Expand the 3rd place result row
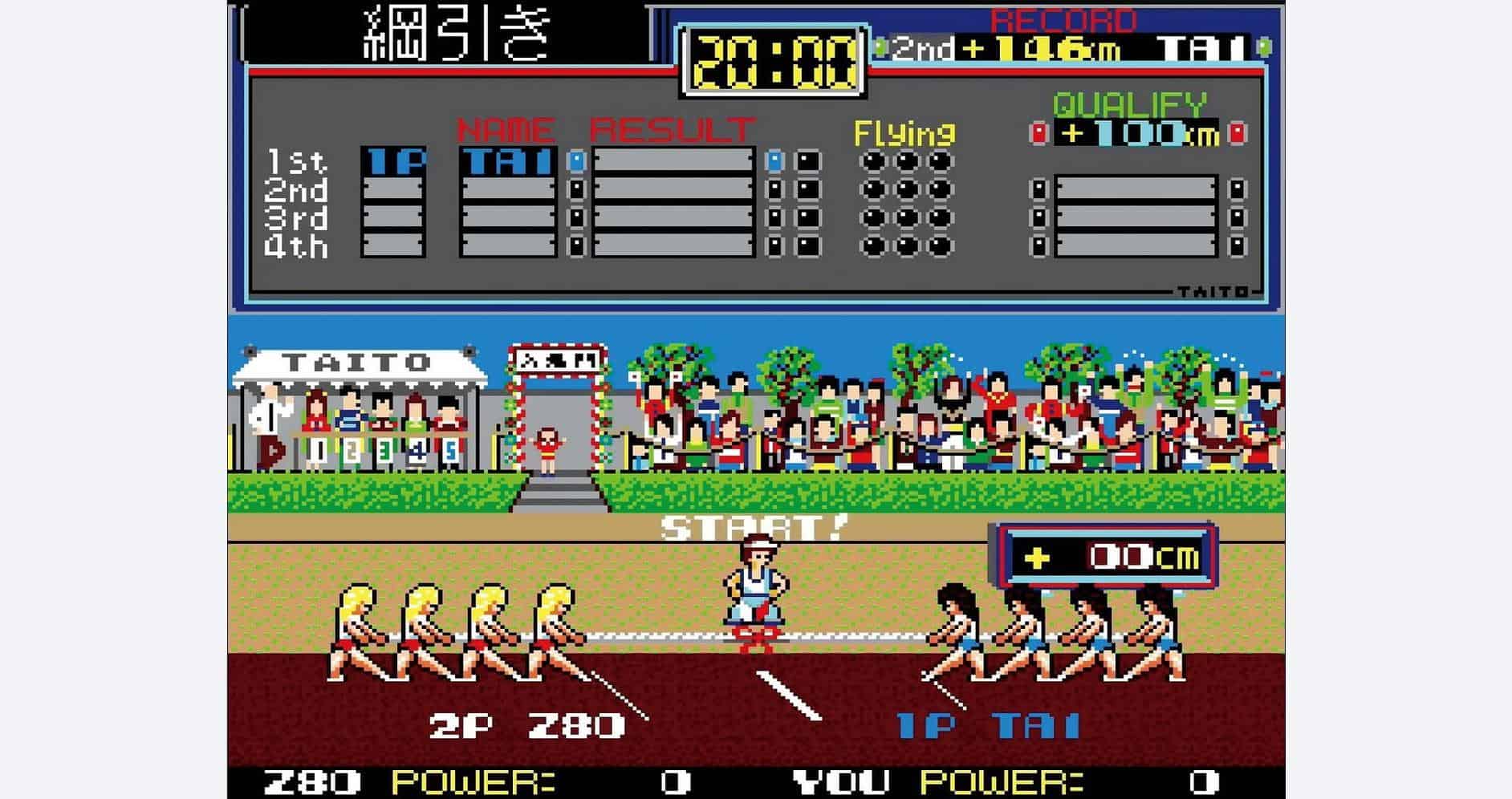Image resolution: width=1512 pixels, height=799 pixels. pos(674,217)
